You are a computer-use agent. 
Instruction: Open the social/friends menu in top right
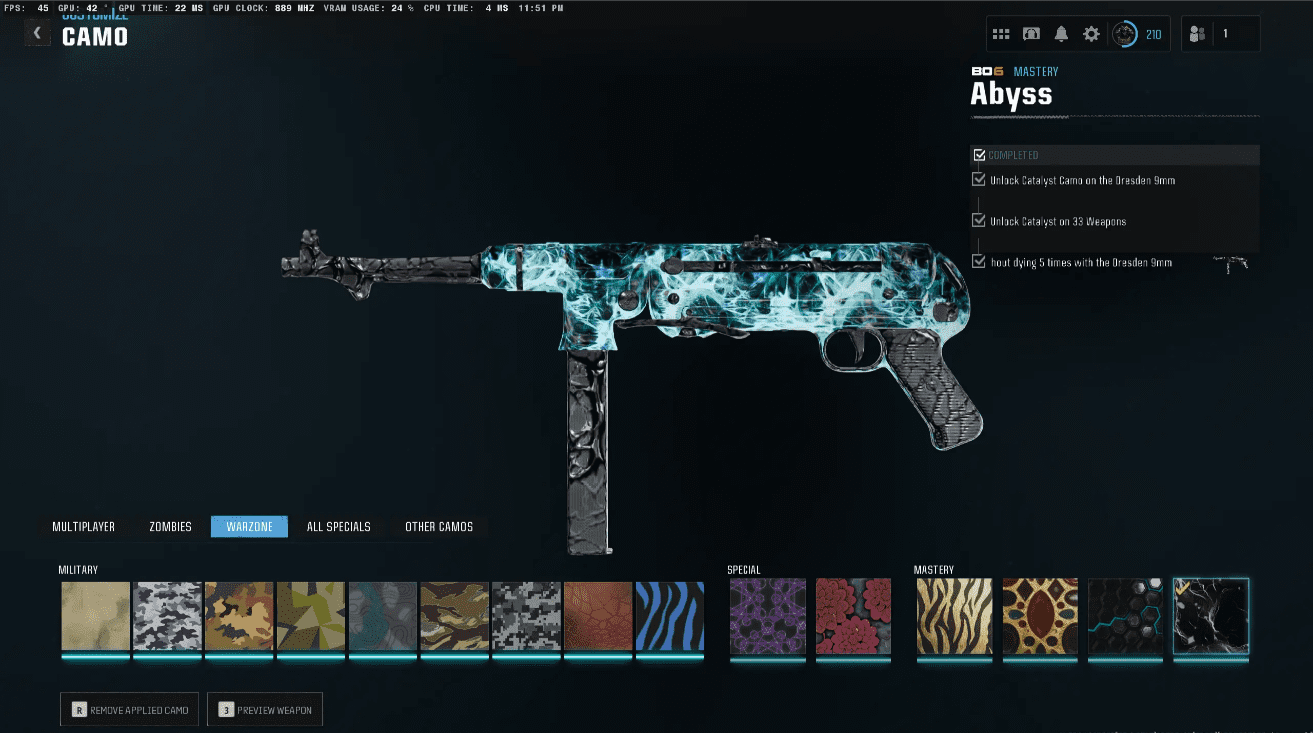pos(1197,33)
